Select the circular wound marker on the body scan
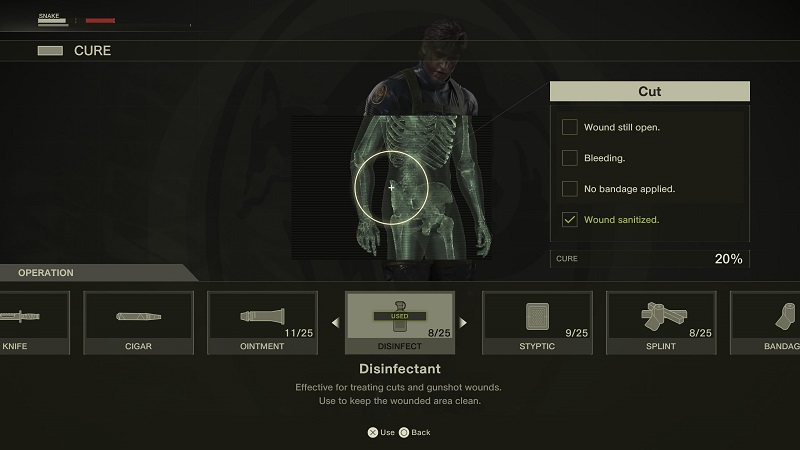800x450 pixels. 392,187
